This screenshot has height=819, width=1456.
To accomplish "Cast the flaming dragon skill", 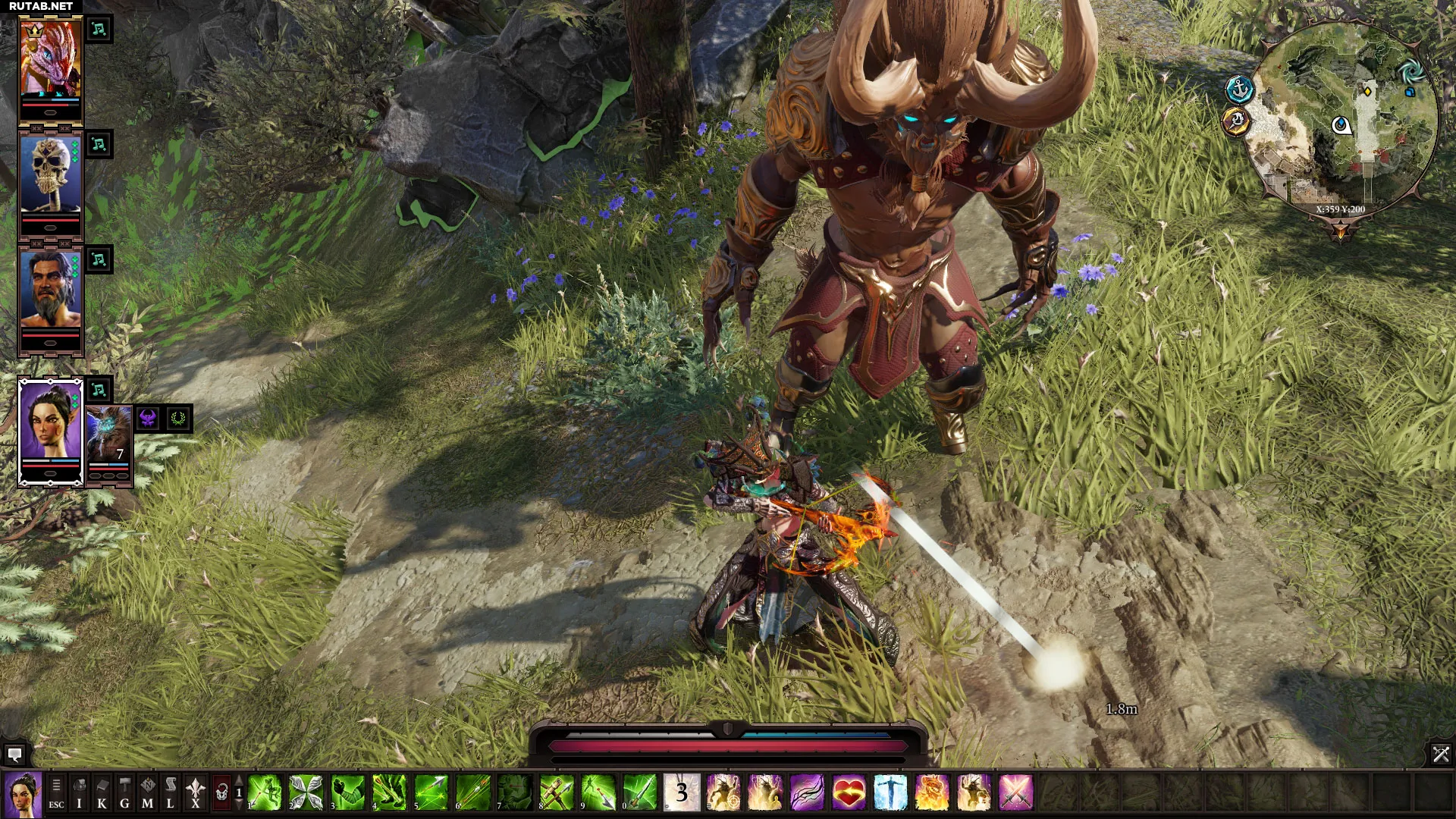I will [932, 793].
